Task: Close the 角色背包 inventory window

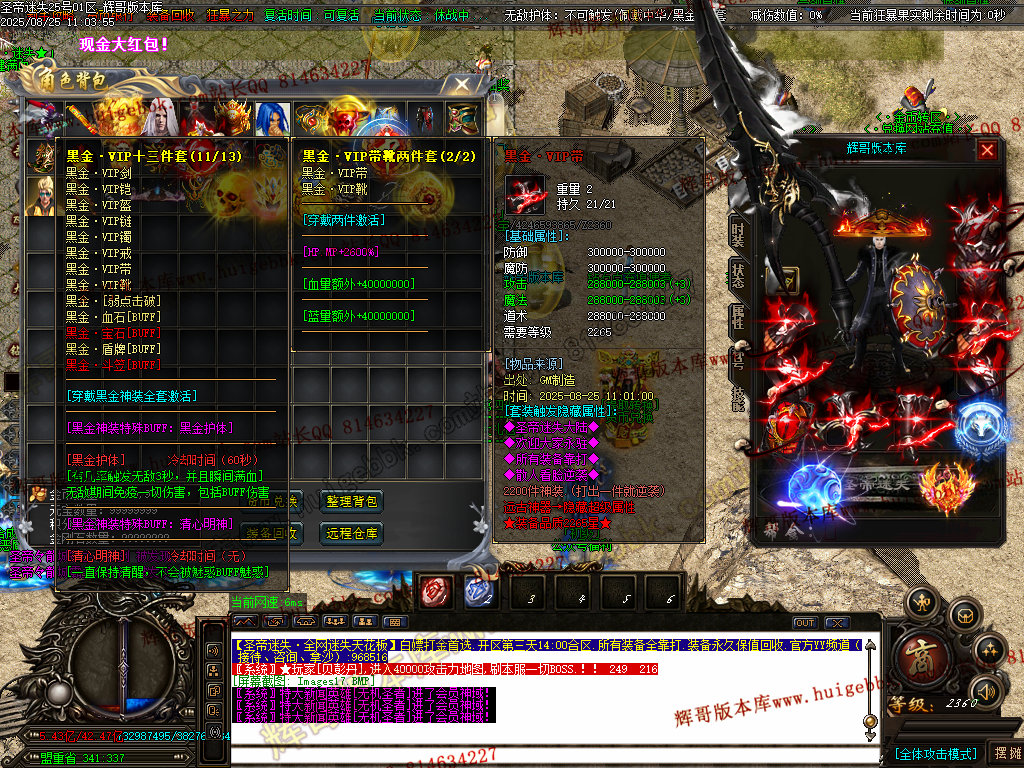Action: (461, 85)
